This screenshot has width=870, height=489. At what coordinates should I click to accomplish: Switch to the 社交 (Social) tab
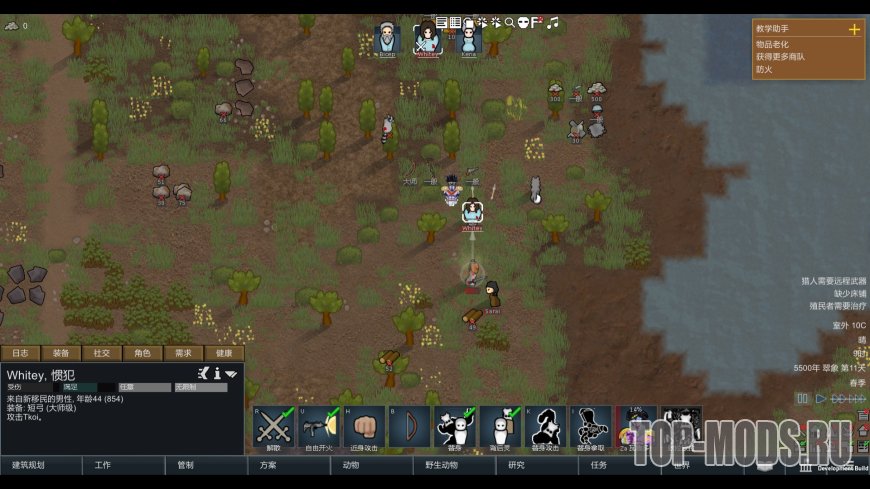102,353
